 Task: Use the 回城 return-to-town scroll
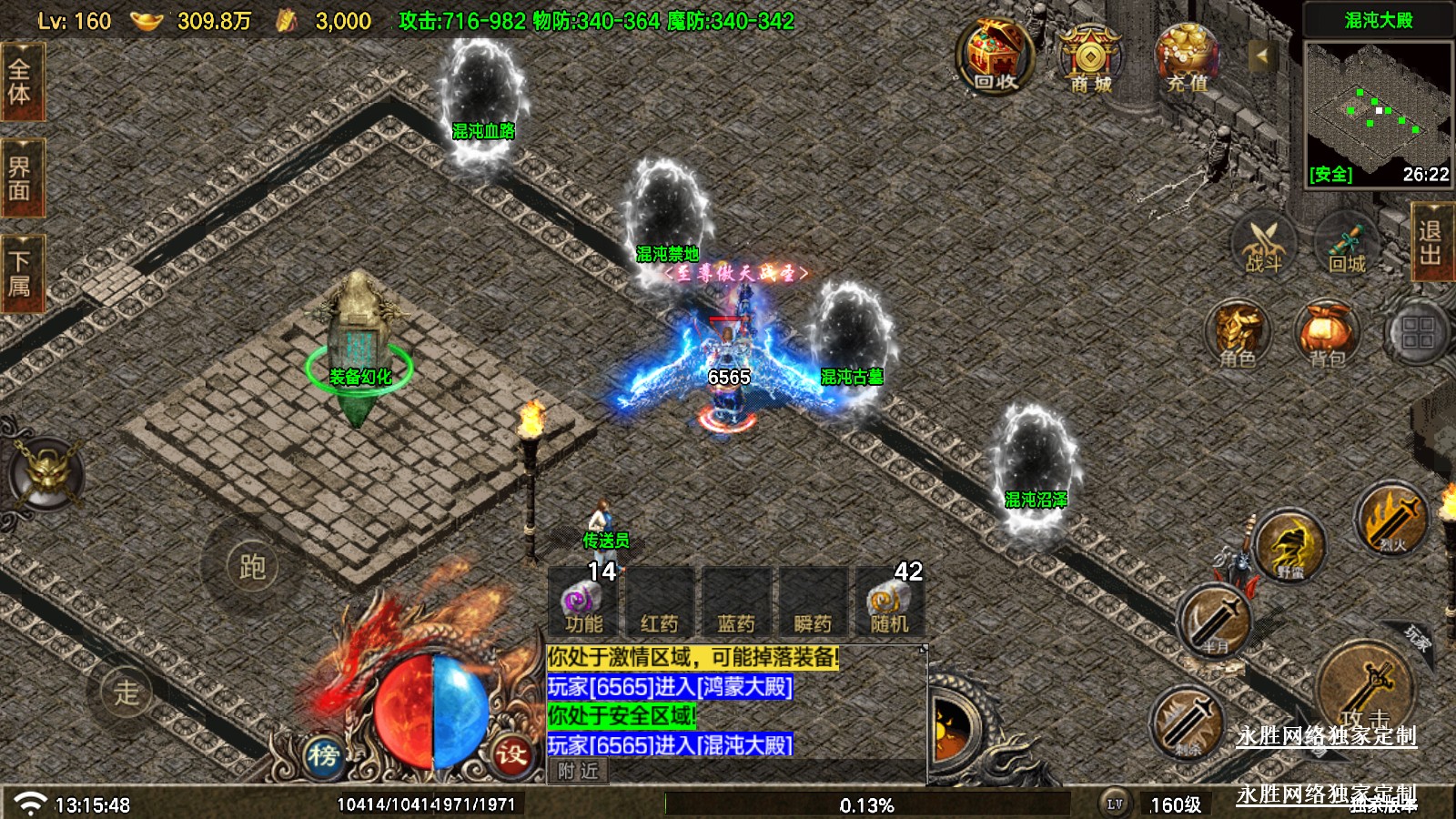coord(1347,244)
